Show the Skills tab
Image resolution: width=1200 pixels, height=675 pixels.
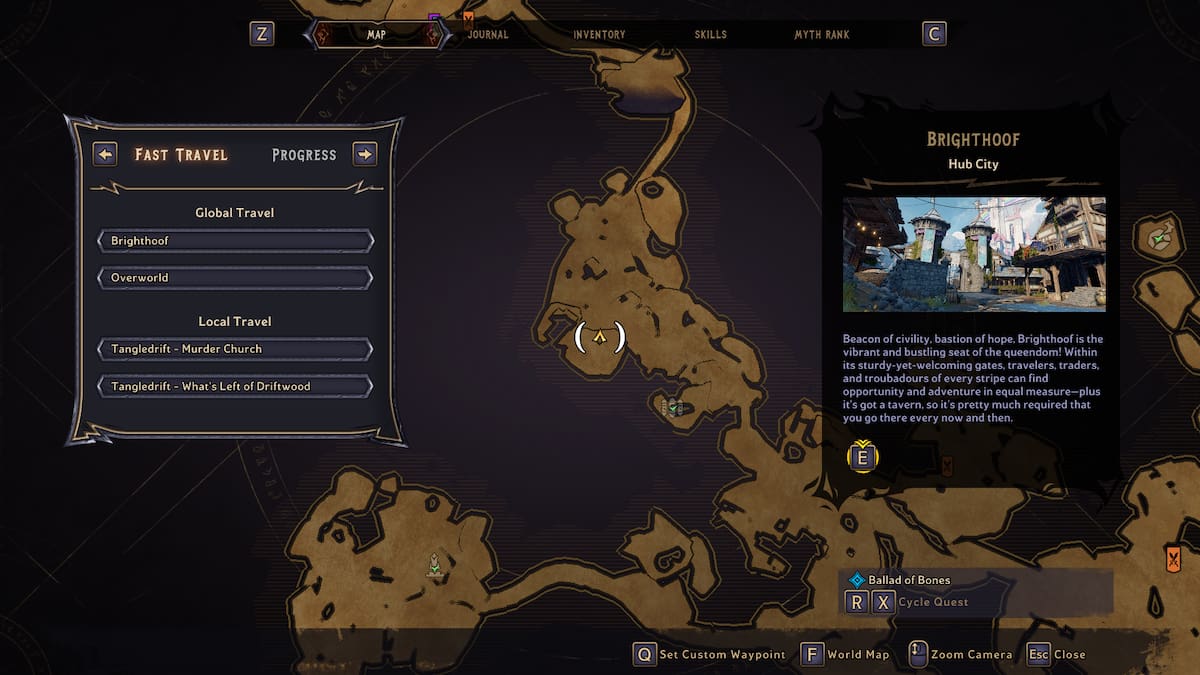pos(710,34)
